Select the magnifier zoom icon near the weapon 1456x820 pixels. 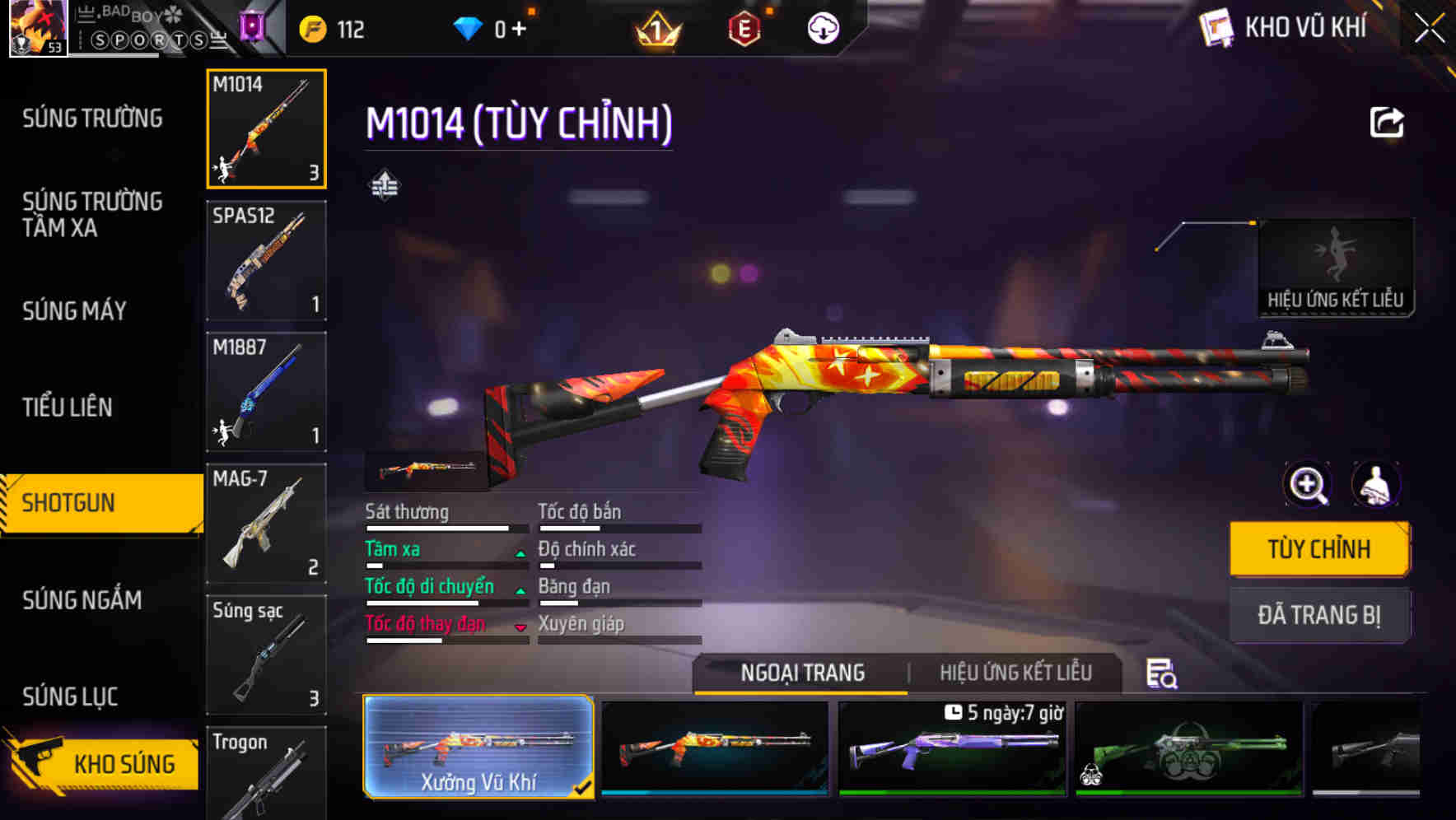(1307, 485)
